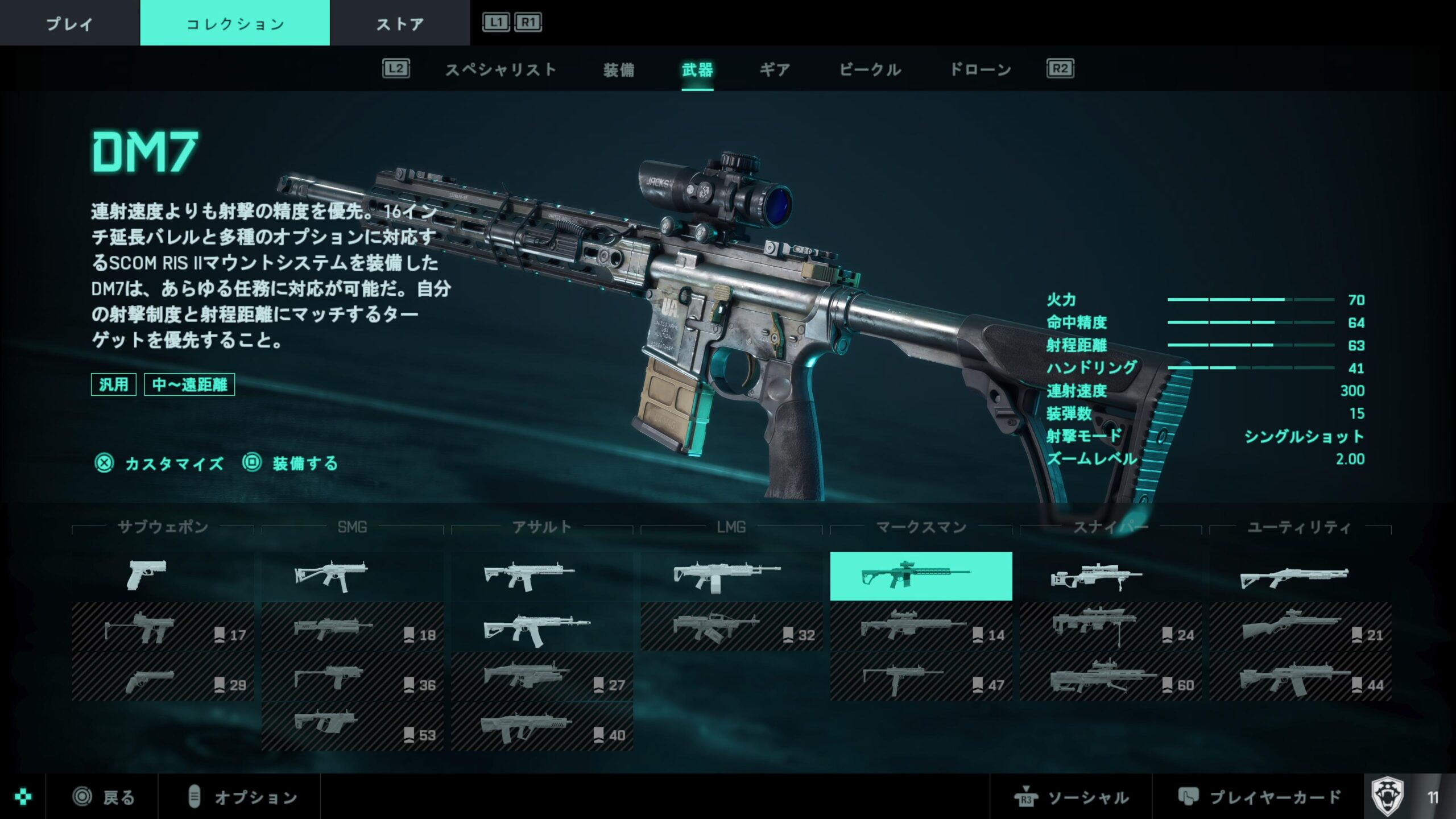Equip the DM7 with 装備する
This screenshot has height=819, width=1456.
pos(291,464)
